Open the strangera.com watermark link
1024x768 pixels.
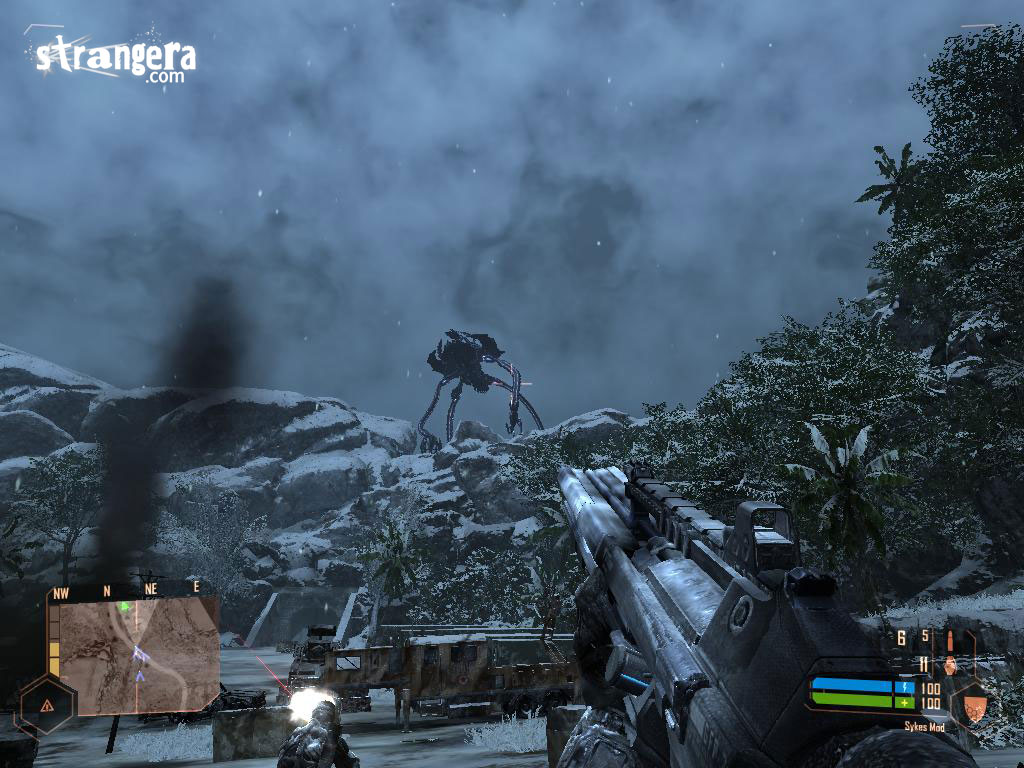pos(115,58)
